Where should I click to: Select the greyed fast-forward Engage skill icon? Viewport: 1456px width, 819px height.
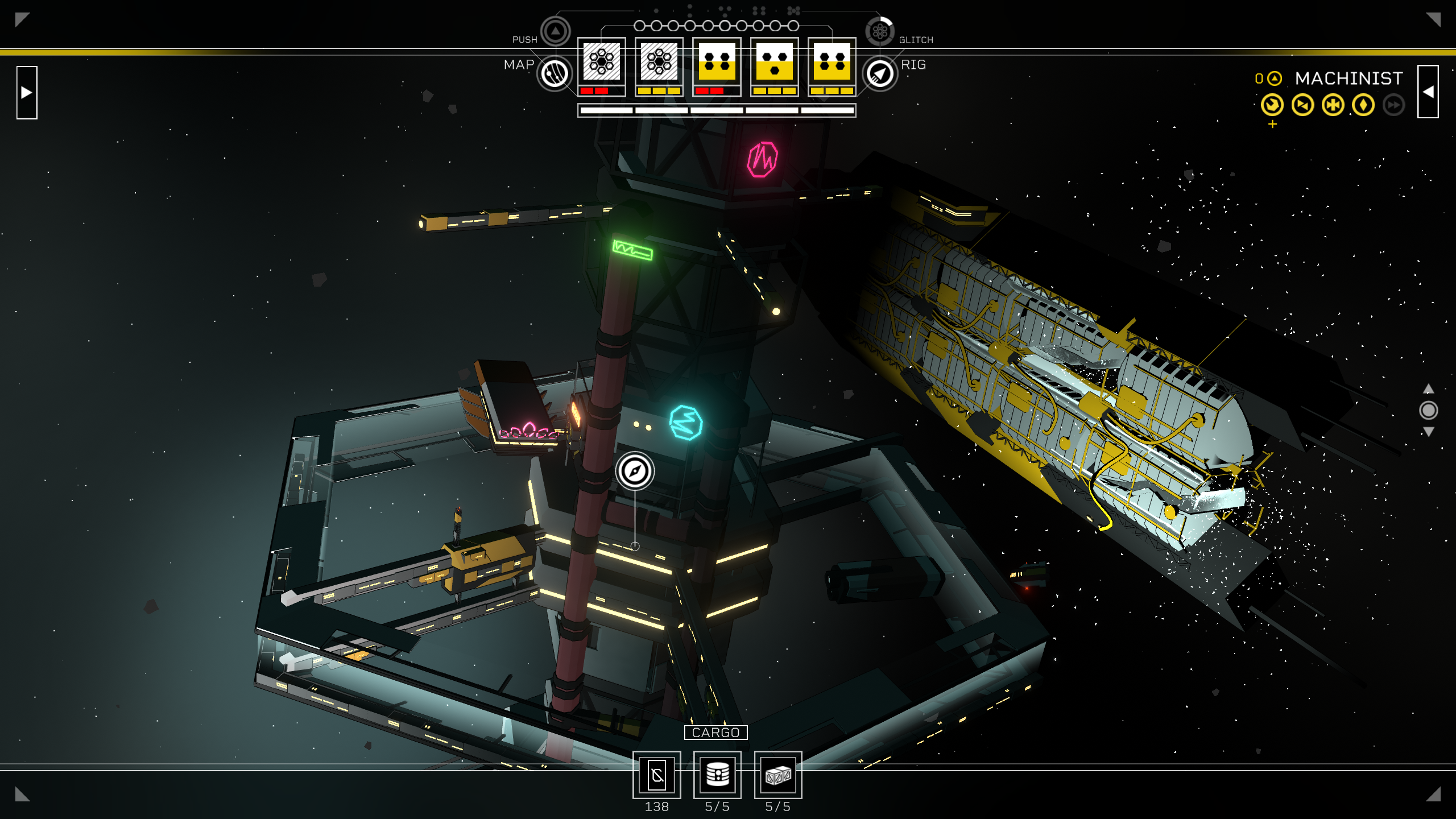[1393, 105]
